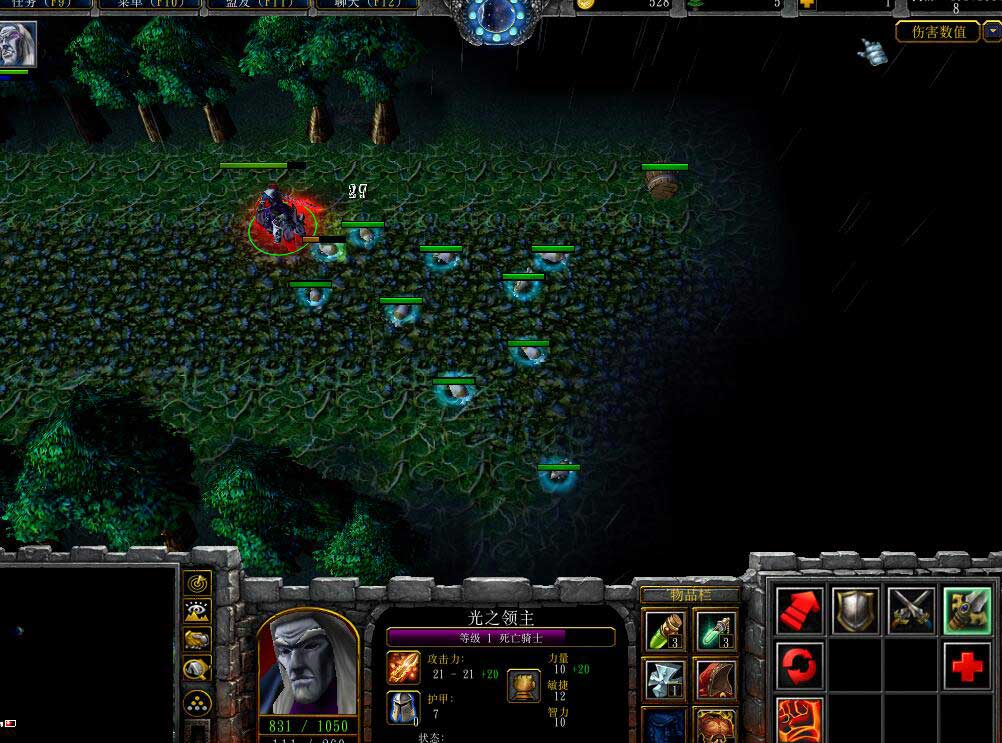Open hero skills with the red cross
The width and height of the screenshot is (1002, 743).
coord(967,666)
